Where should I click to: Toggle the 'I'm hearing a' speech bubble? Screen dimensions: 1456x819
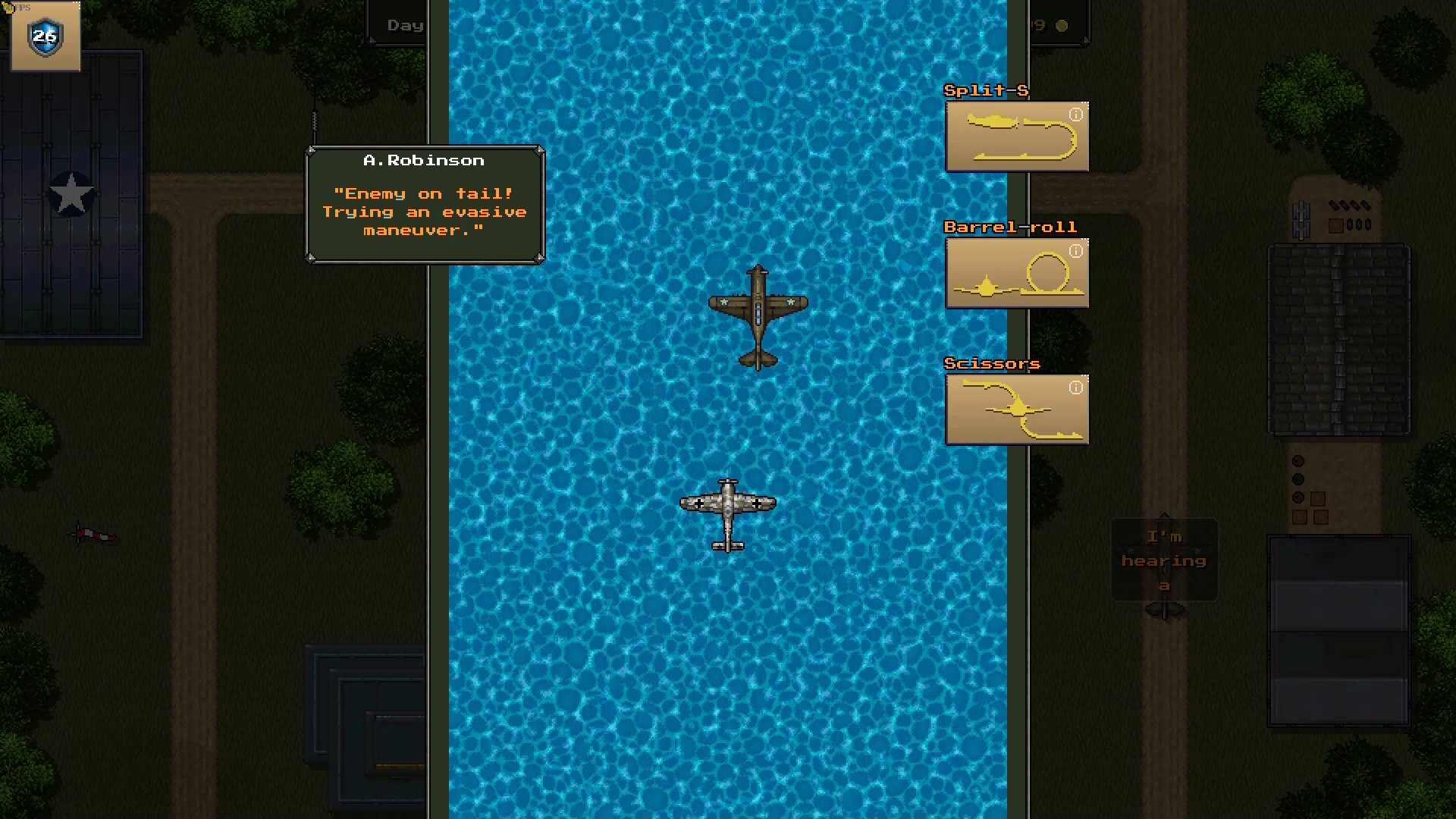tap(1164, 560)
